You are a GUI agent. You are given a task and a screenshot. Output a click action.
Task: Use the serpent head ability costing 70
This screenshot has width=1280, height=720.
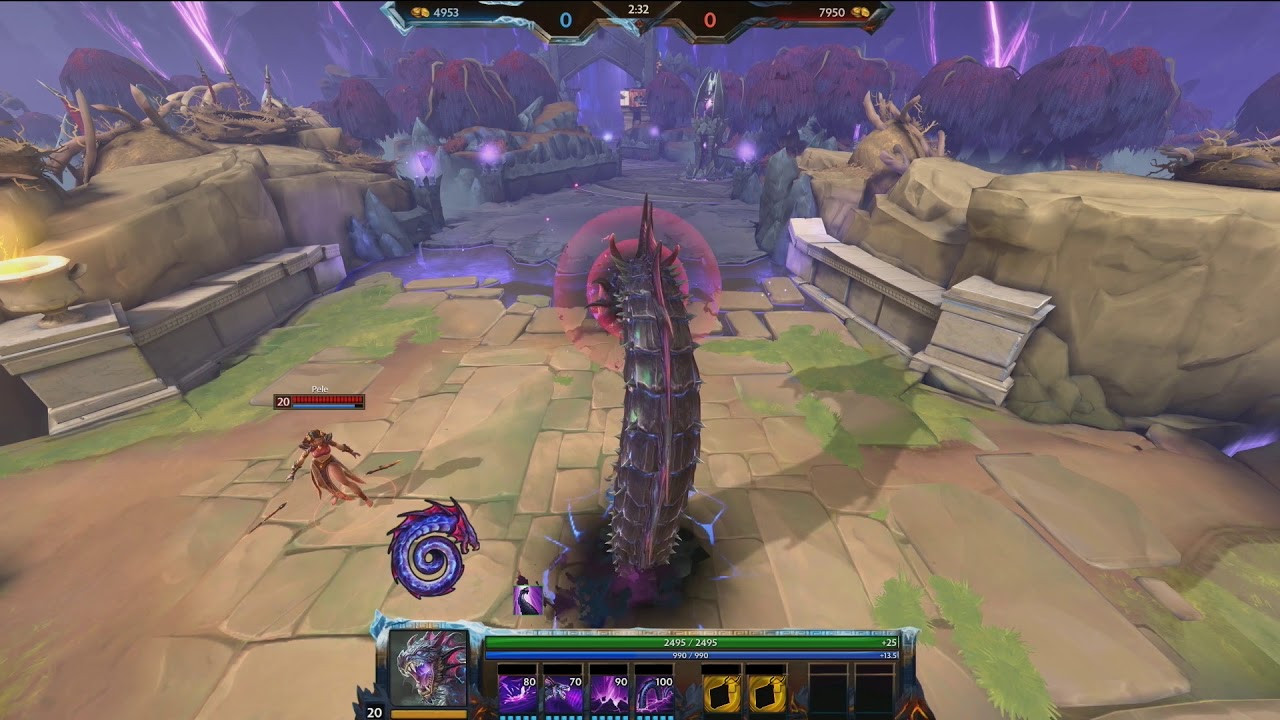tap(564, 693)
